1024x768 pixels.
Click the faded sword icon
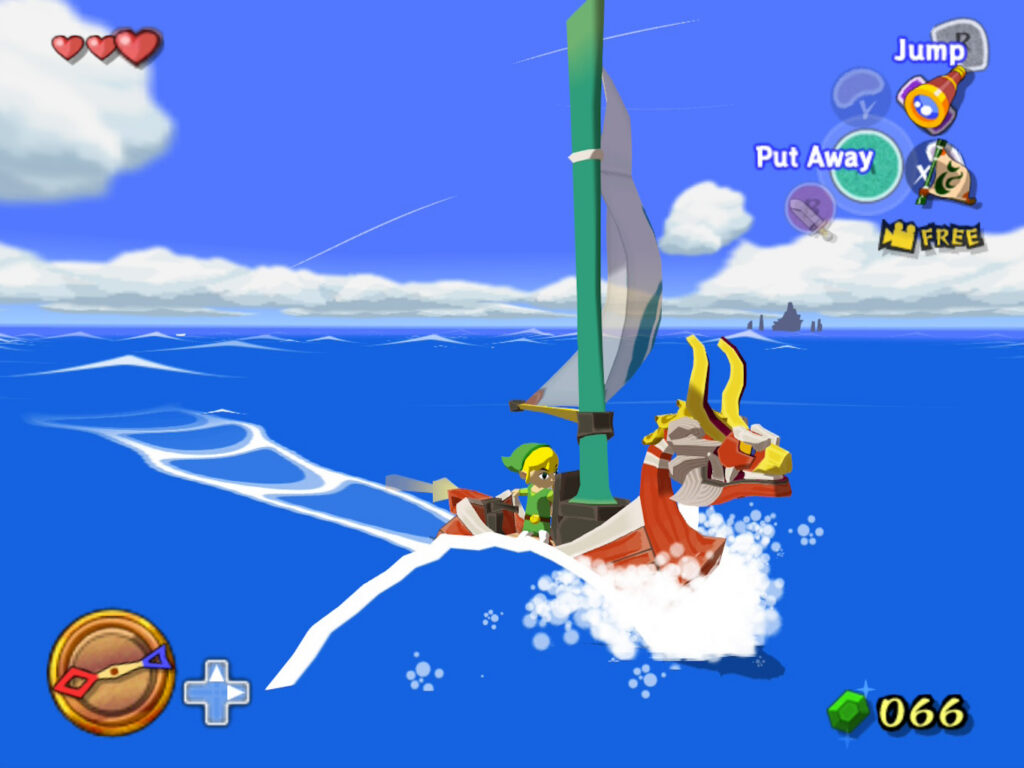(x=809, y=210)
